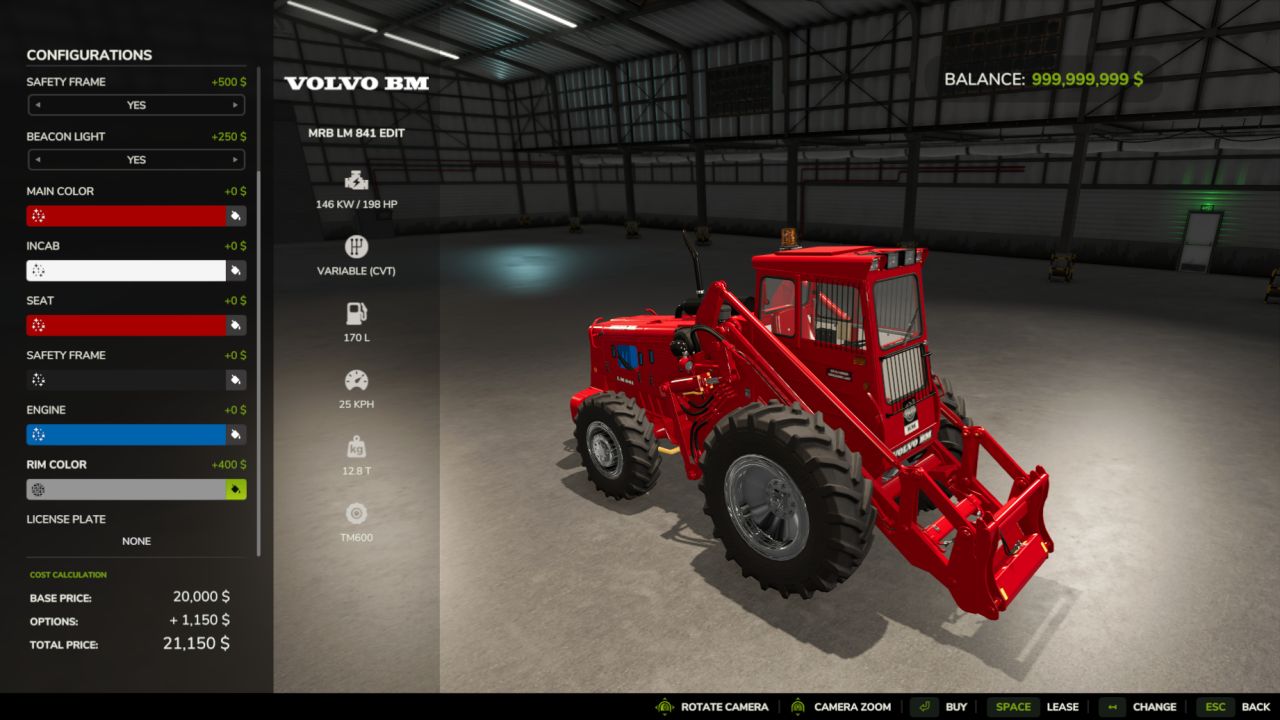Switch Beacon Light to previous option
Screen dimensions: 1280x720
pos(37,160)
